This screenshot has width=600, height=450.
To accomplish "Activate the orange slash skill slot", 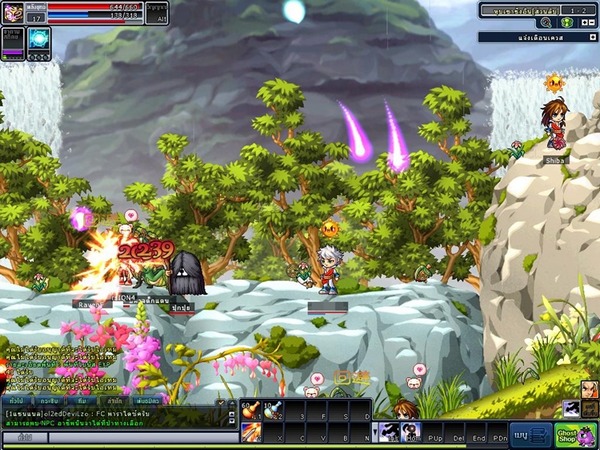I will [249, 432].
